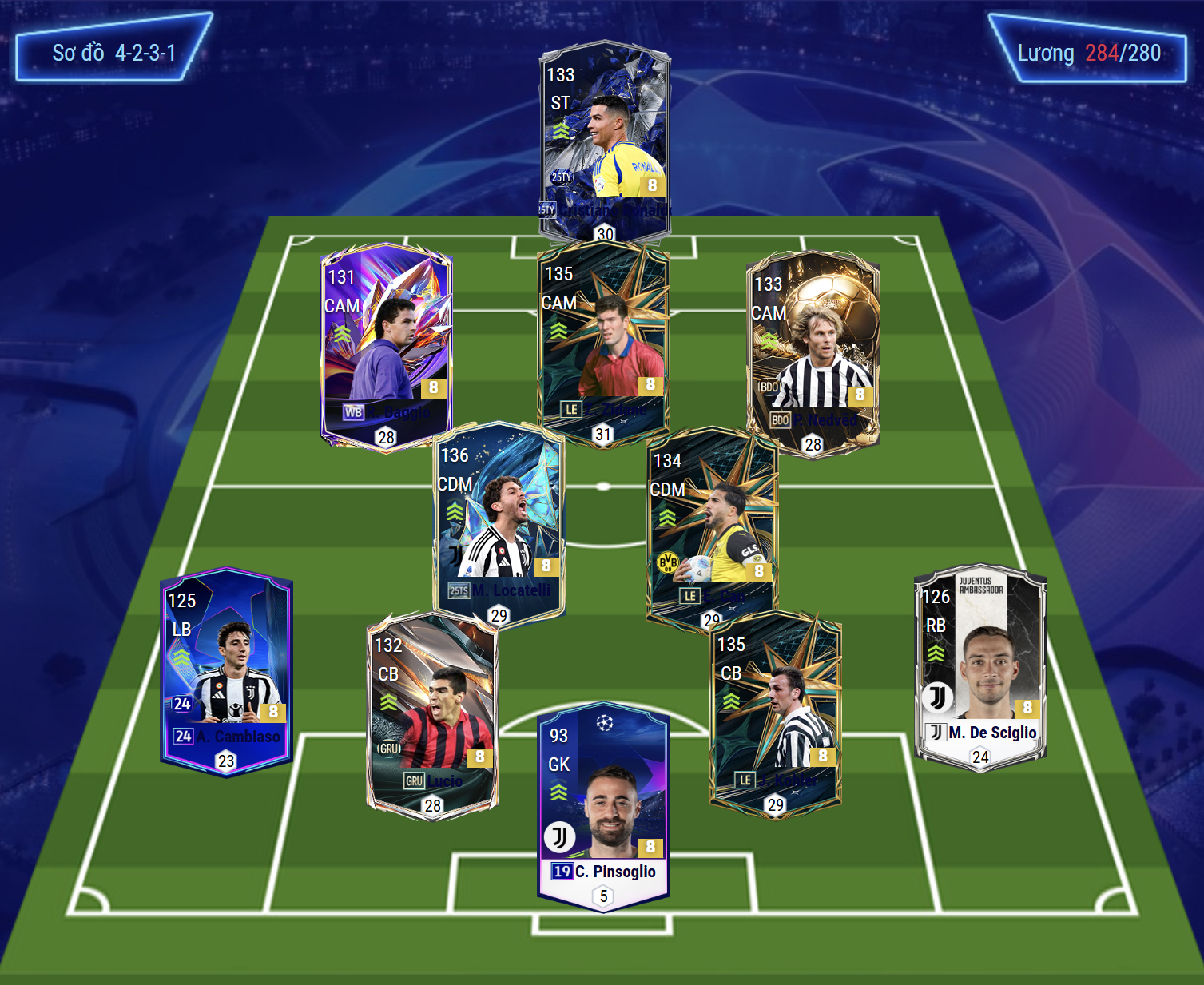This screenshot has width=1204, height=985.
Task: Pick the Lucio centre-back card
Action: 432,711
